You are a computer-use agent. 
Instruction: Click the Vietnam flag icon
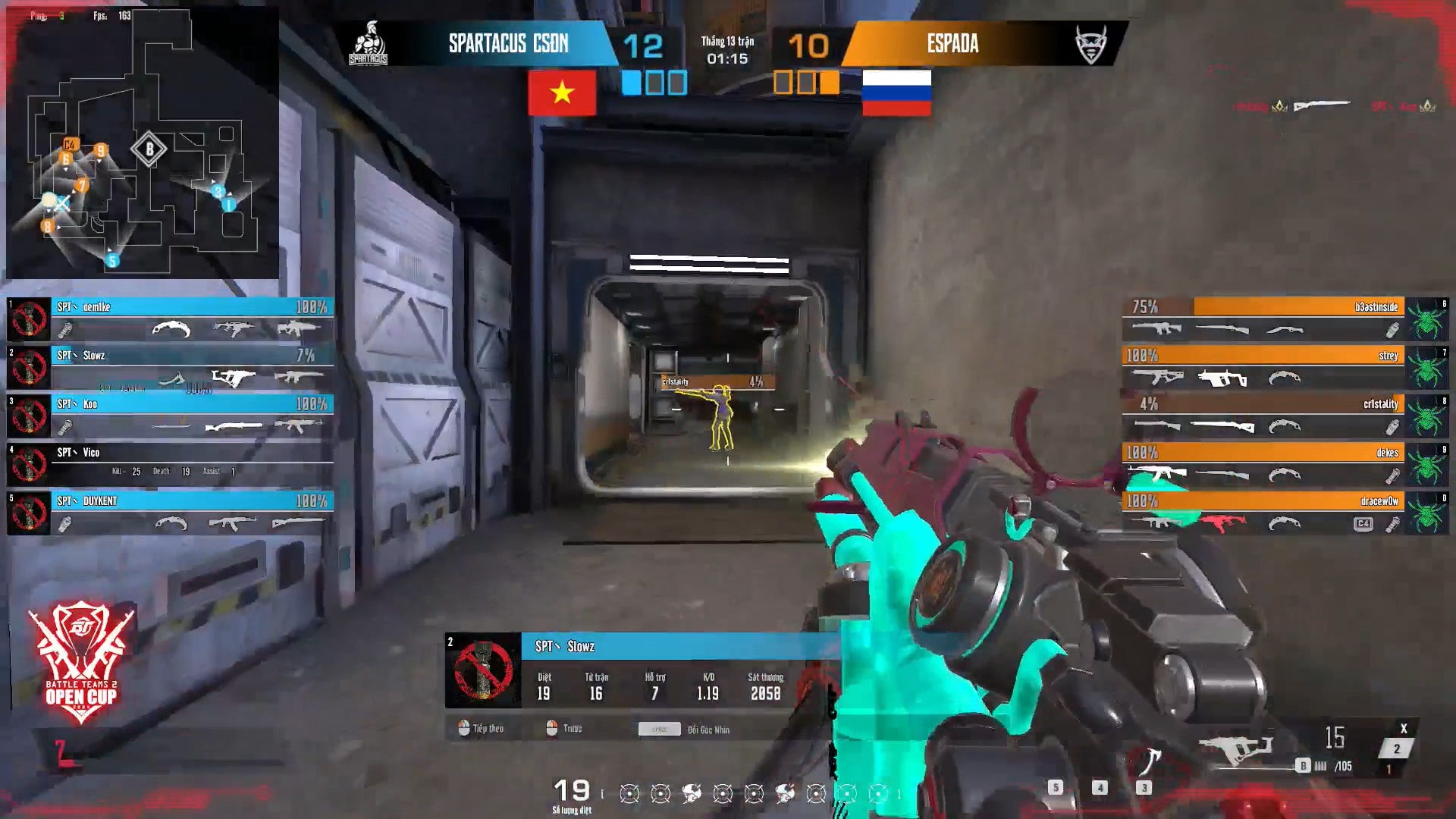point(562,93)
